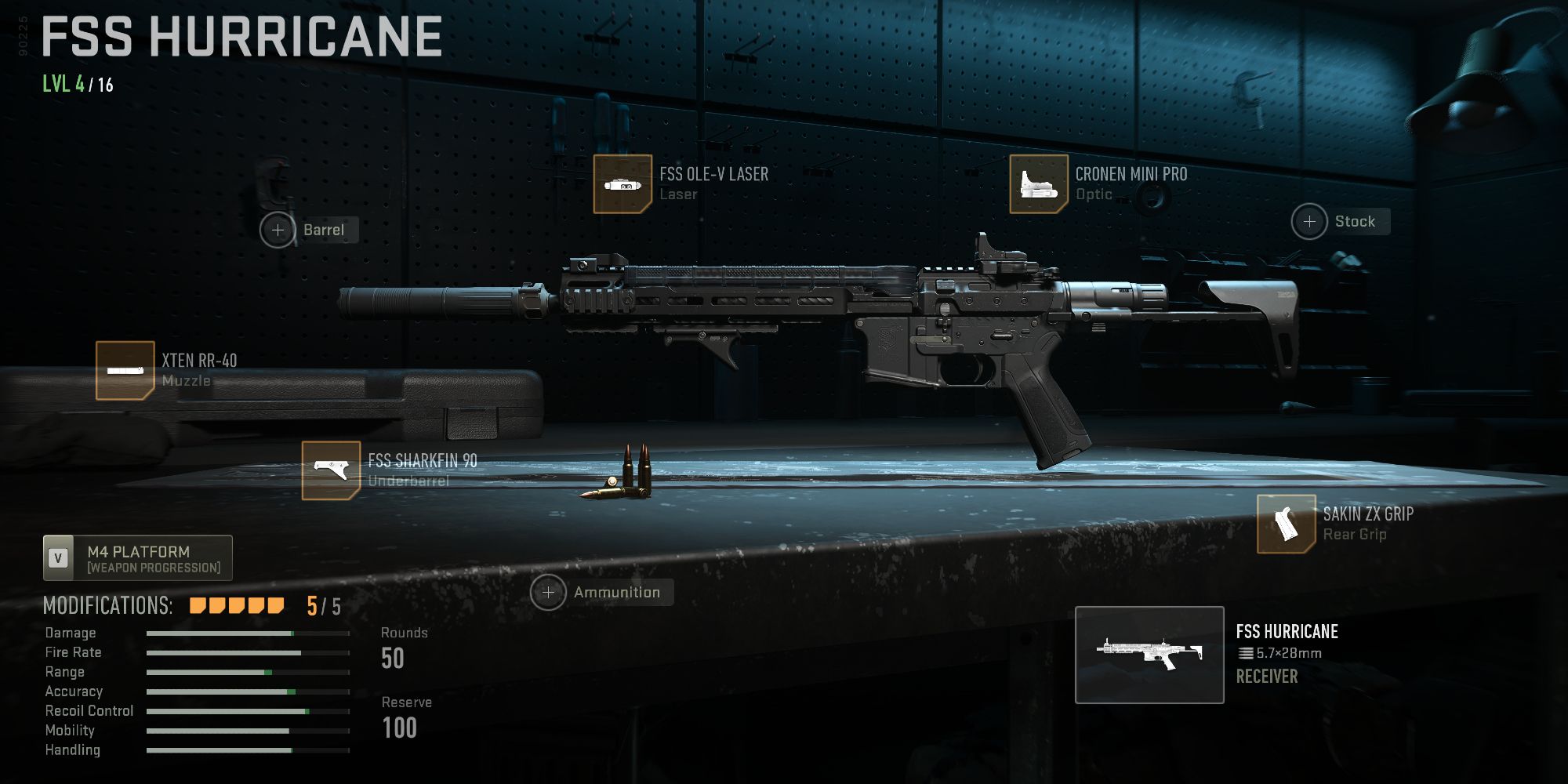1568x784 pixels.
Task: Click the plus icon on the Stock slot
Action: tap(1308, 221)
